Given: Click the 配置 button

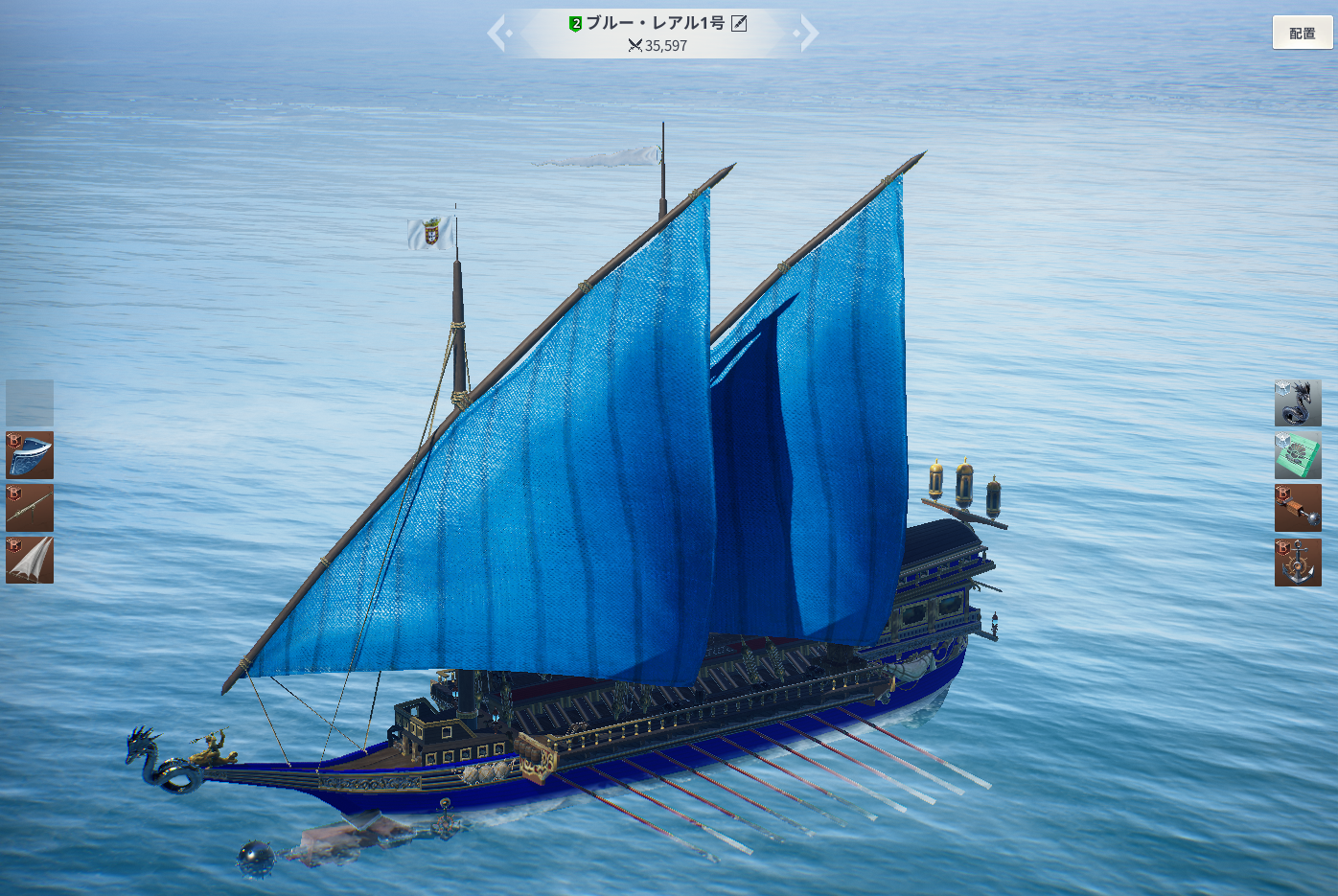Looking at the screenshot, I should coord(1302,33).
